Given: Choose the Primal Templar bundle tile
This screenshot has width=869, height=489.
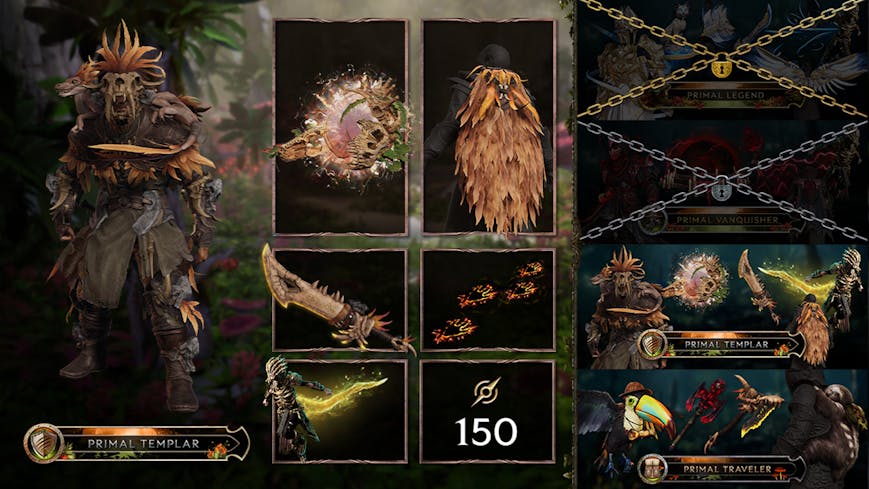Looking at the screenshot, I should (724, 304).
